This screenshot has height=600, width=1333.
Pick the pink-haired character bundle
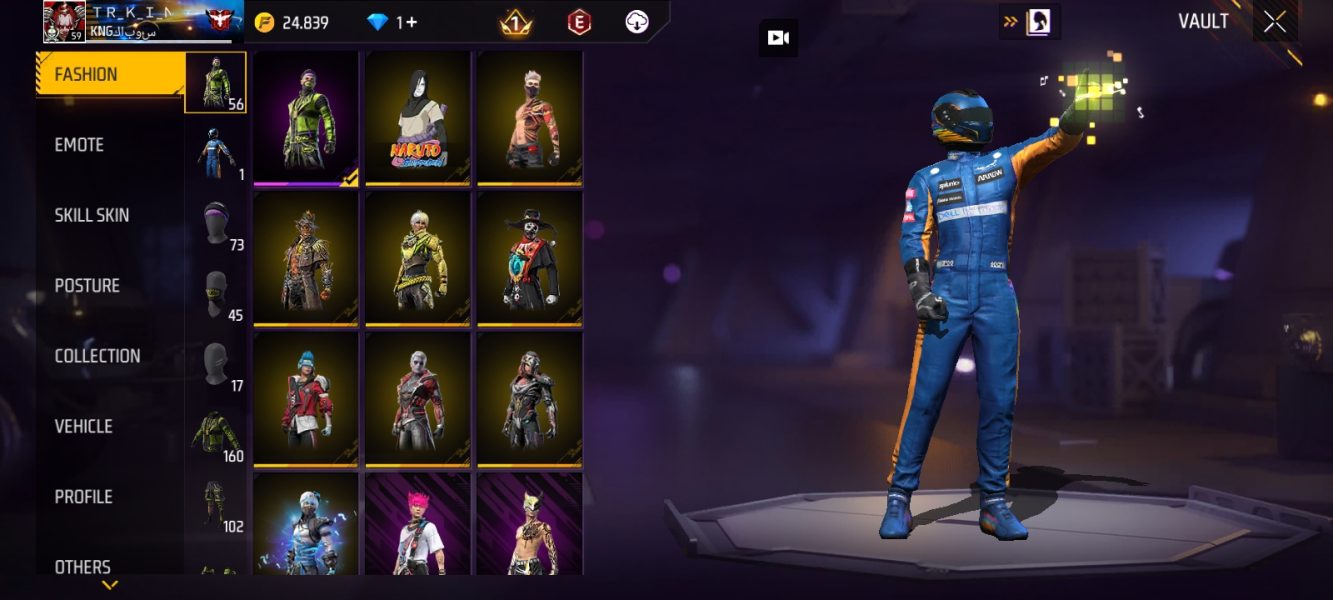(x=418, y=524)
